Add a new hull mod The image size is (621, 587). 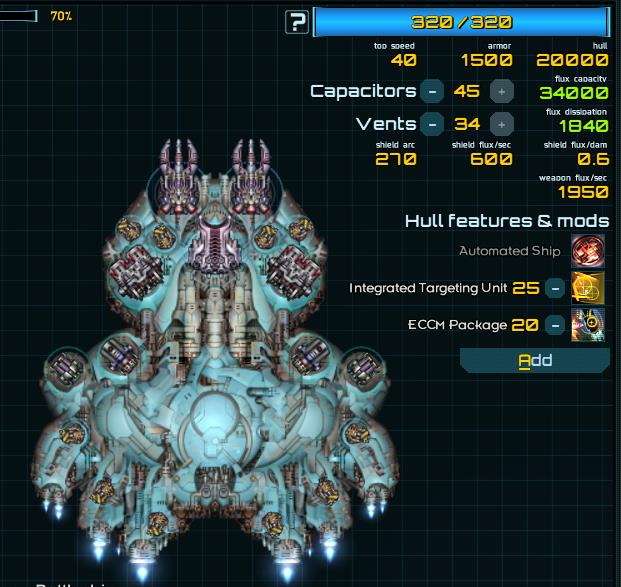535,360
